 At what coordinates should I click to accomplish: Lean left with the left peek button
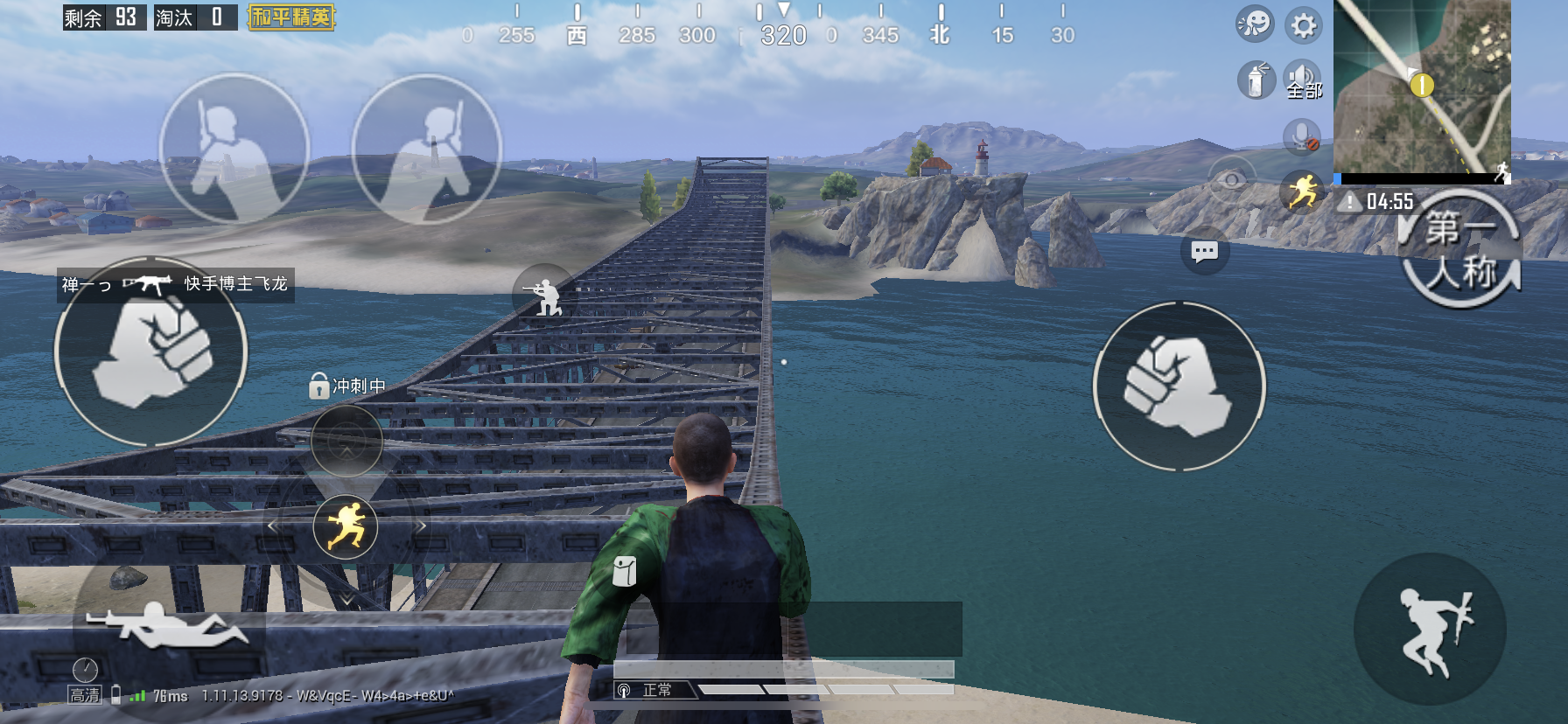pyautogui.click(x=234, y=149)
